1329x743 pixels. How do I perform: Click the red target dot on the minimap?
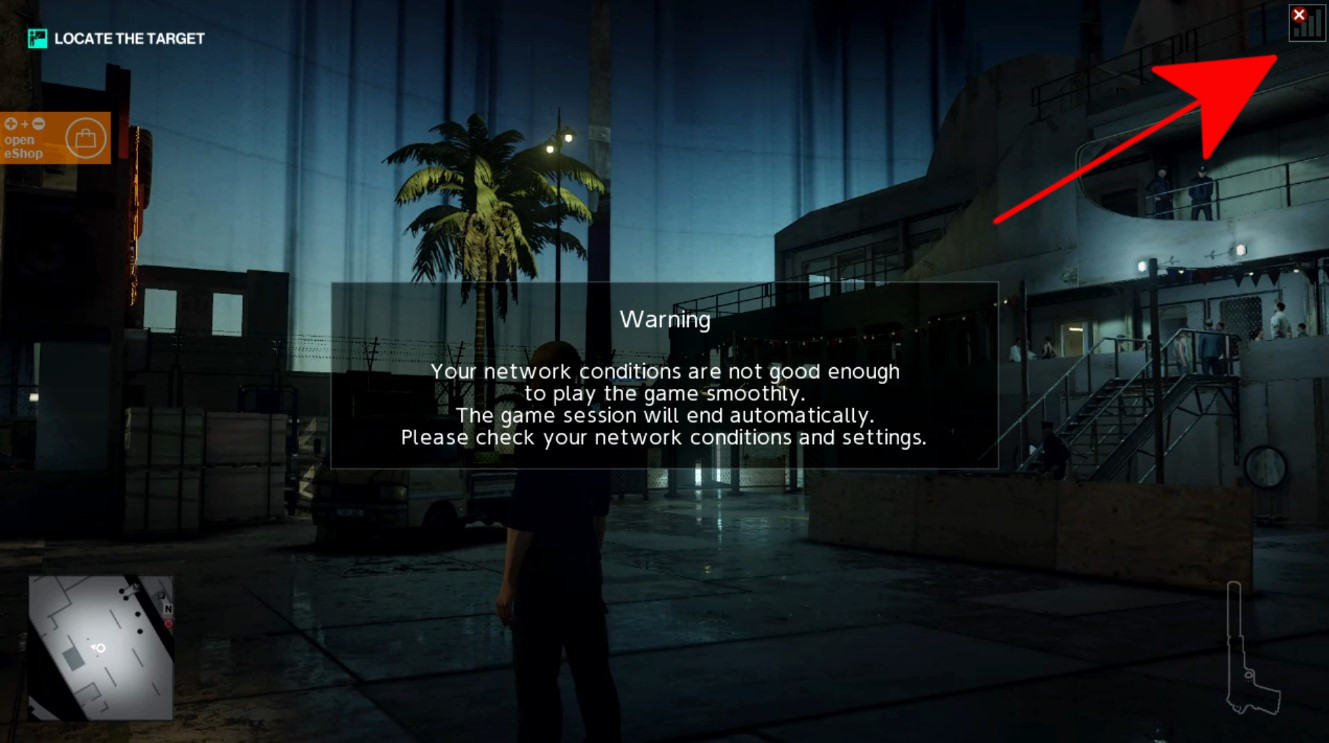(x=168, y=623)
